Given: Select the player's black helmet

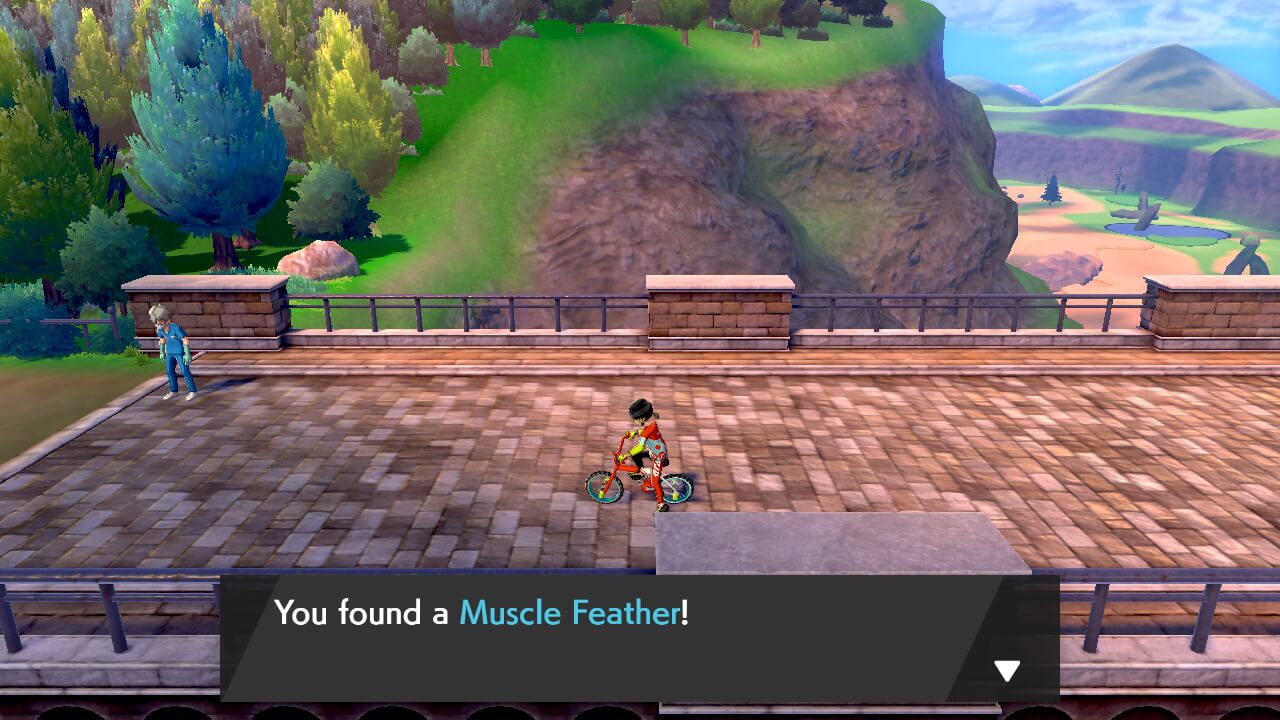Looking at the screenshot, I should point(642,410).
